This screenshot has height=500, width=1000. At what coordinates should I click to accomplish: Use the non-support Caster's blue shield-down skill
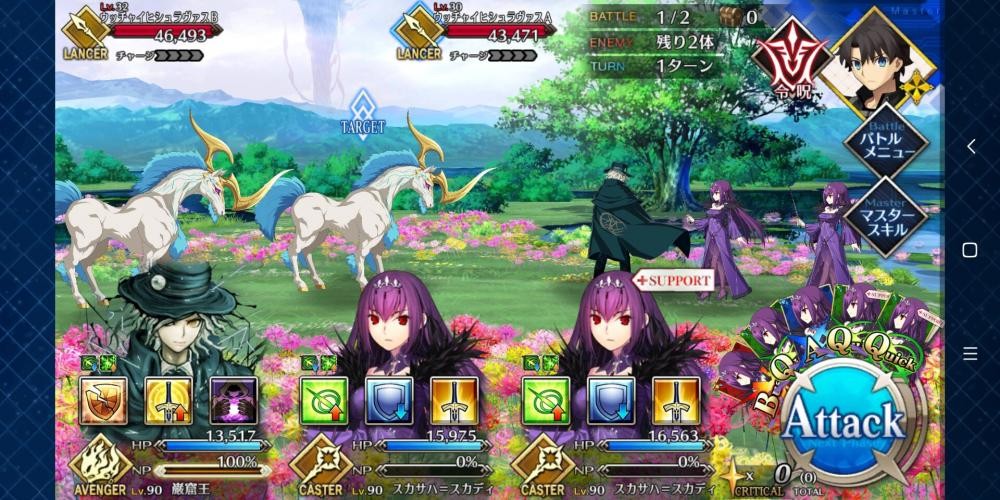(x=389, y=400)
